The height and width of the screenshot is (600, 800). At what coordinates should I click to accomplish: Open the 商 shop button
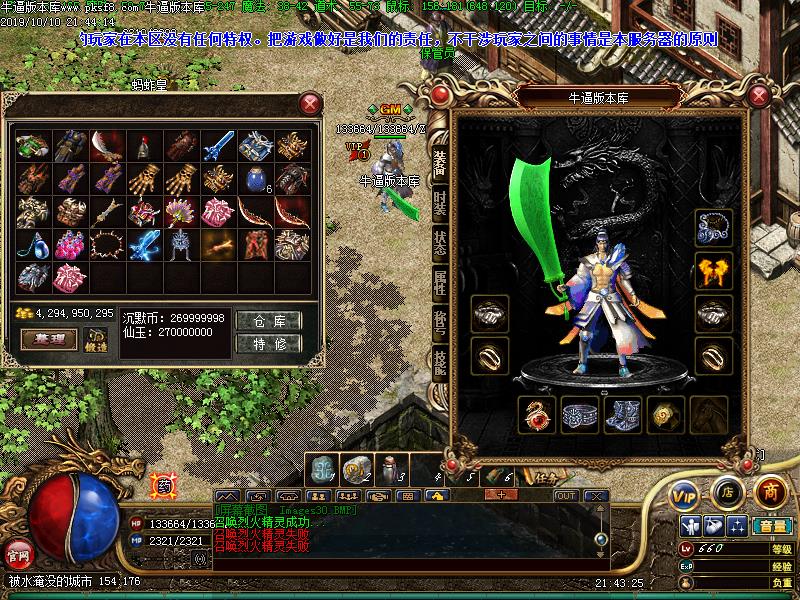coord(769,490)
